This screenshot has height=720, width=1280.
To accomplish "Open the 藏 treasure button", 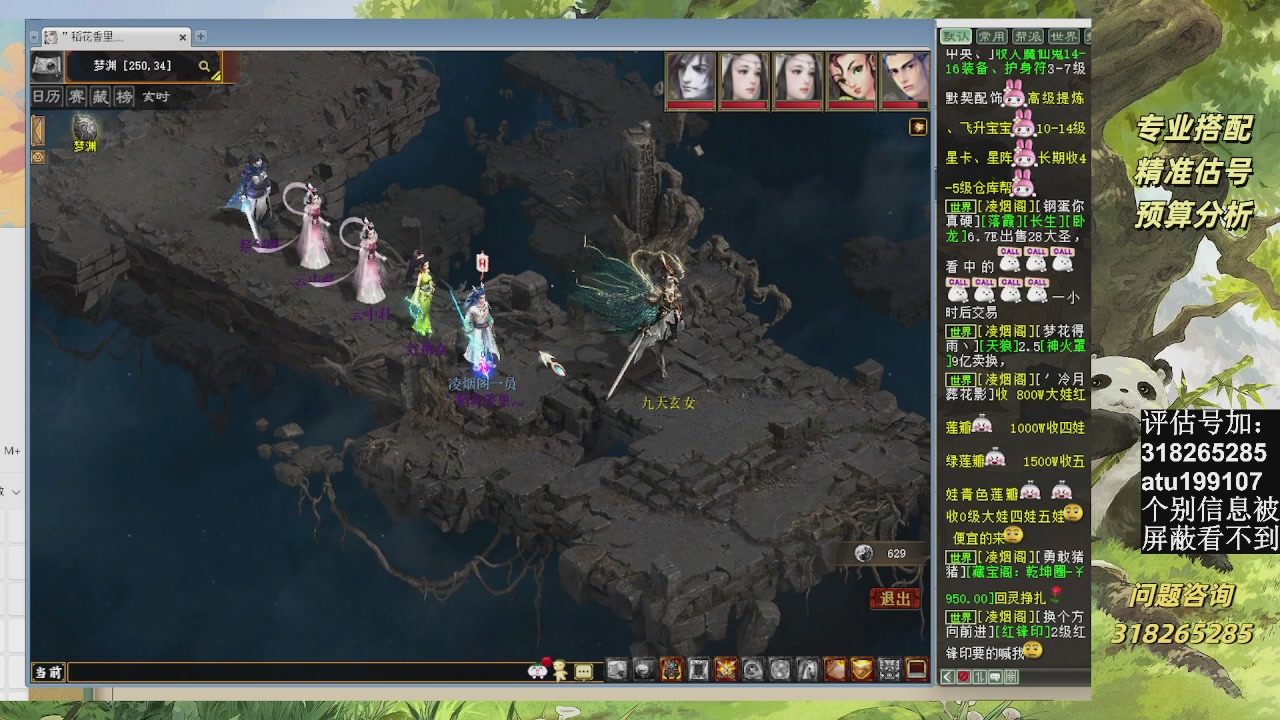I will pyautogui.click(x=100, y=97).
